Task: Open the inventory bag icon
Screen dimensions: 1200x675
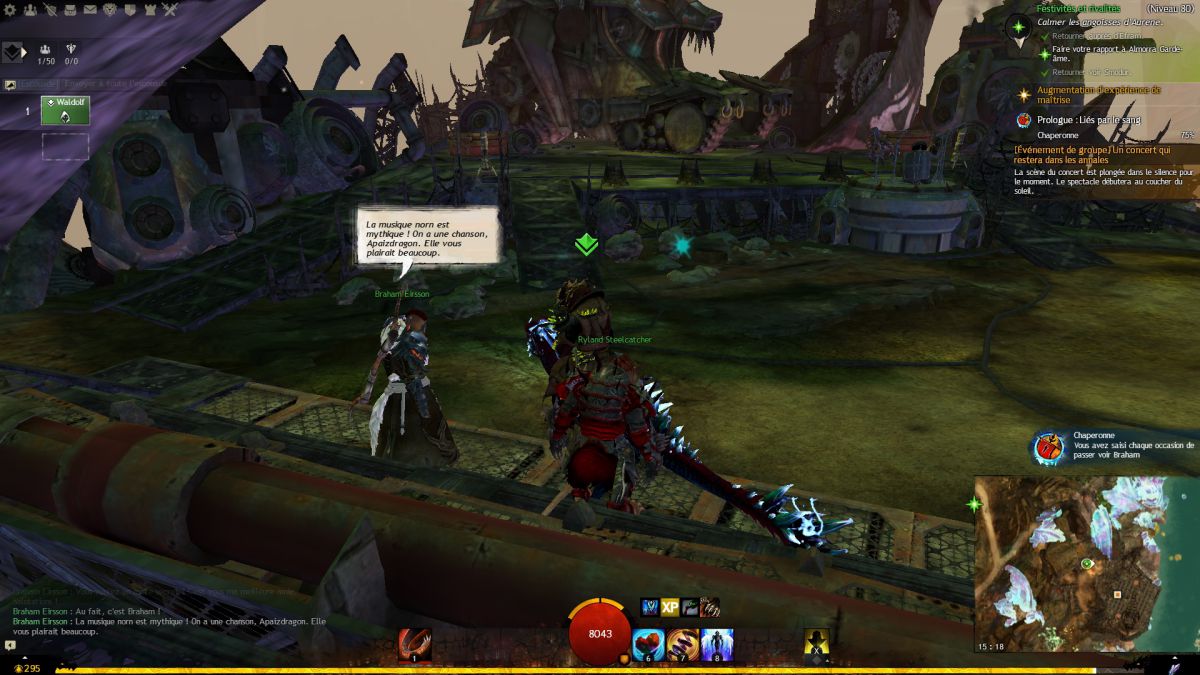Action: coord(69,10)
